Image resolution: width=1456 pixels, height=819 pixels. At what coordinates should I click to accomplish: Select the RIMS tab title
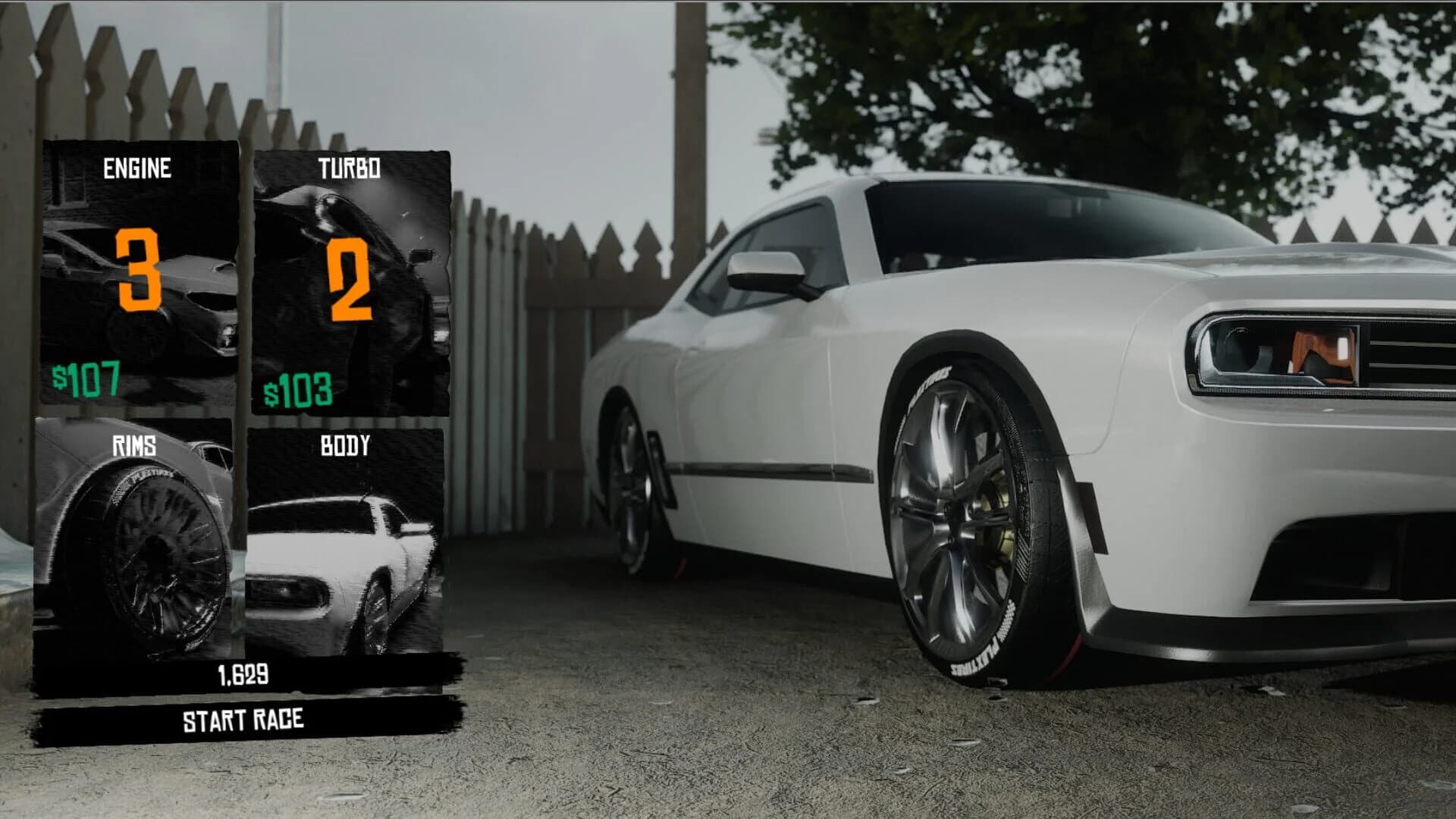pyautogui.click(x=133, y=447)
